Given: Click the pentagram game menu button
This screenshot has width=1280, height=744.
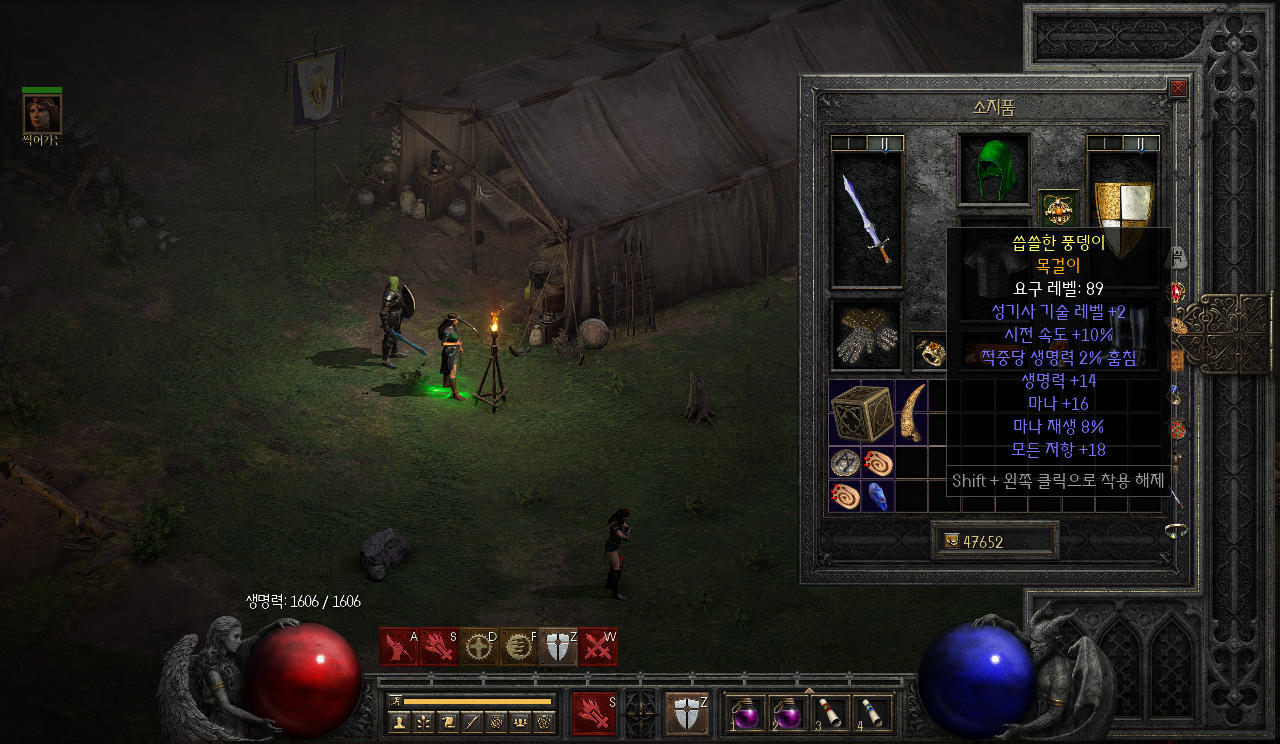Looking at the screenshot, I should click(x=545, y=721).
